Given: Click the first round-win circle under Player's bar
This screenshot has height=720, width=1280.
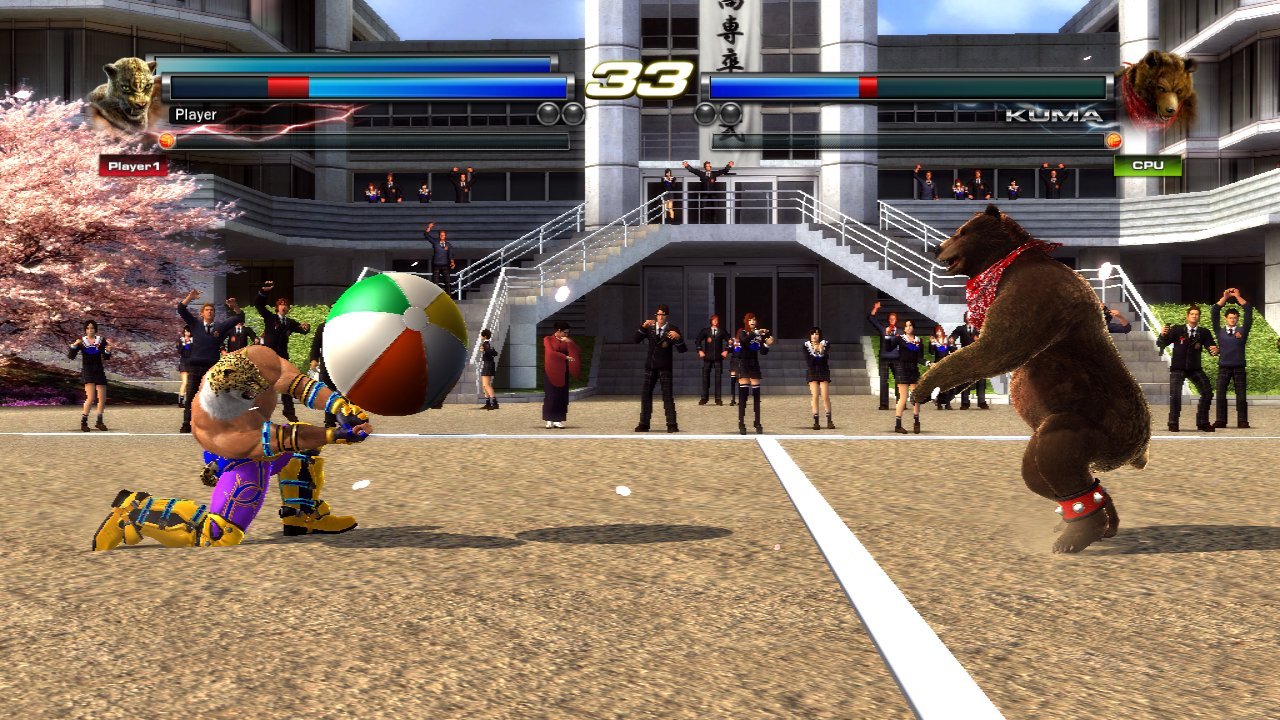Looking at the screenshot, I should [547, 113].
